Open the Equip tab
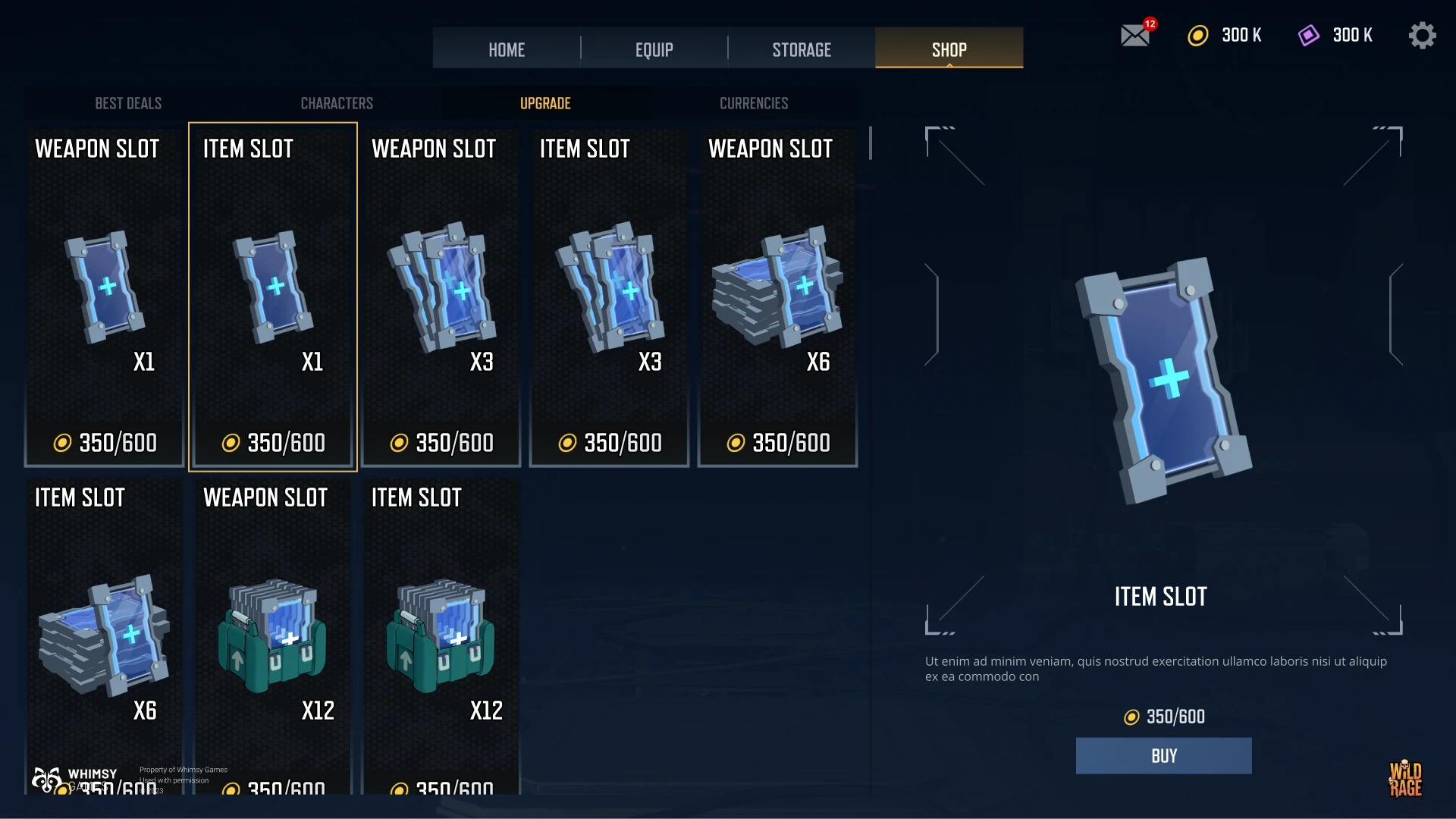 pyautogui.click(x=654, y=49)
